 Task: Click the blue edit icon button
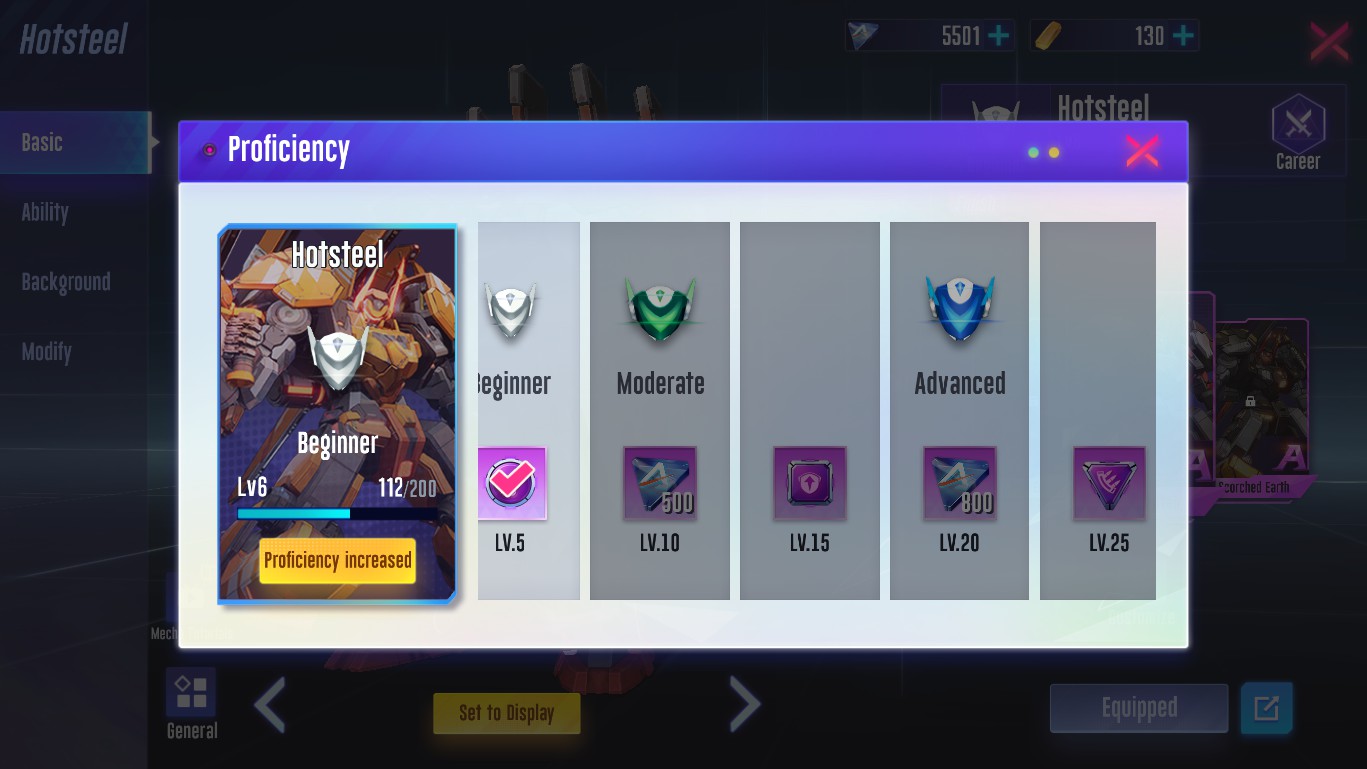[x=1266, y=708]
